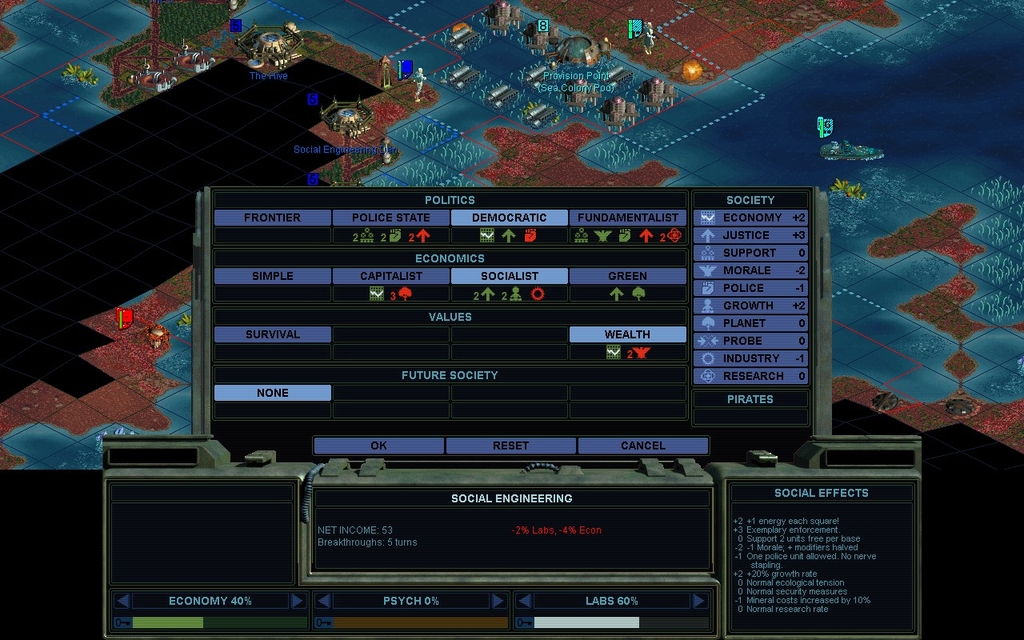This screenshot has width=1024, height=640.
Task: Switch economics to Green
Action: click(x=628, y=276)
